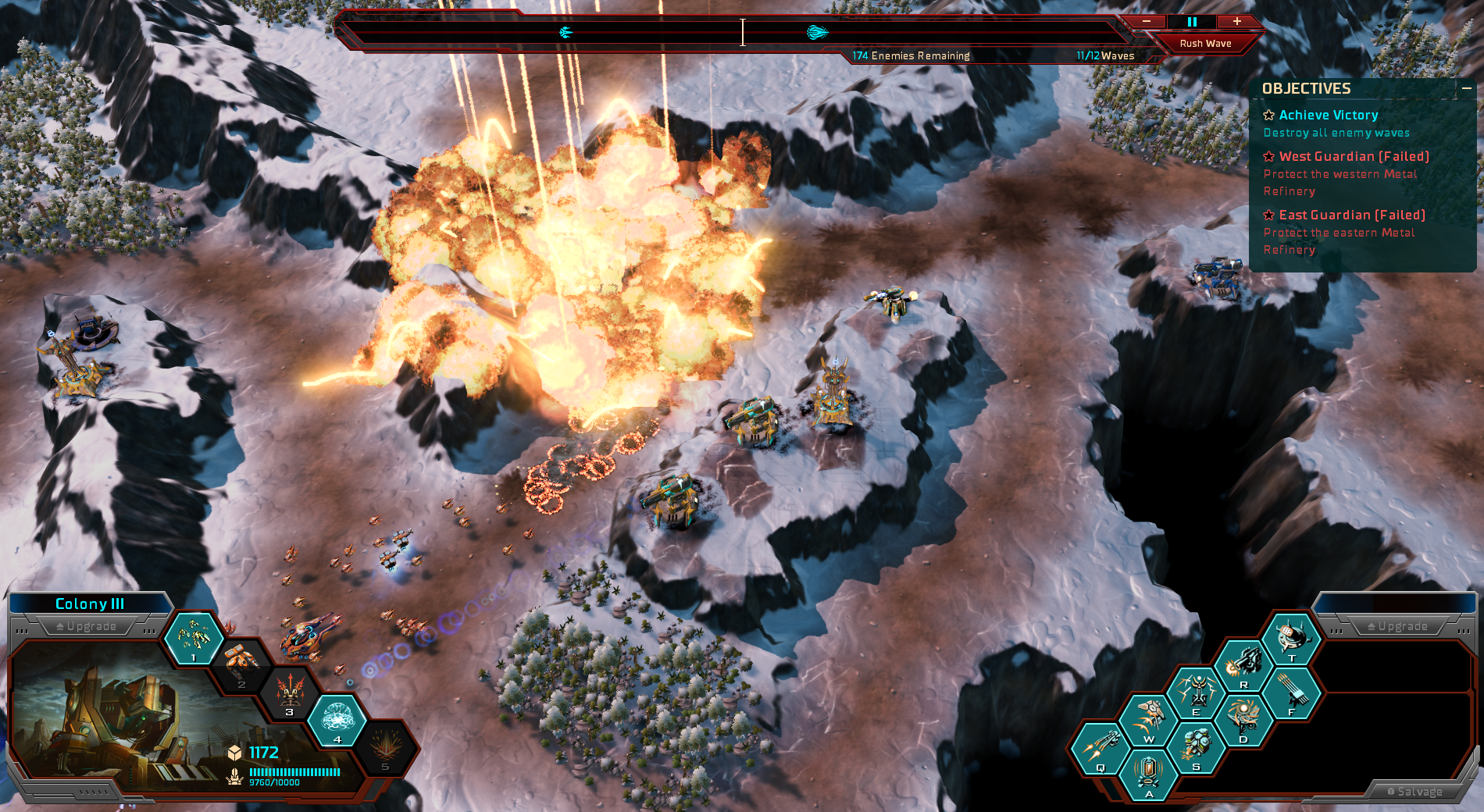1484x812 pixels.
Task: Click the Salvage button
Action: click(x=1414, y=791)
